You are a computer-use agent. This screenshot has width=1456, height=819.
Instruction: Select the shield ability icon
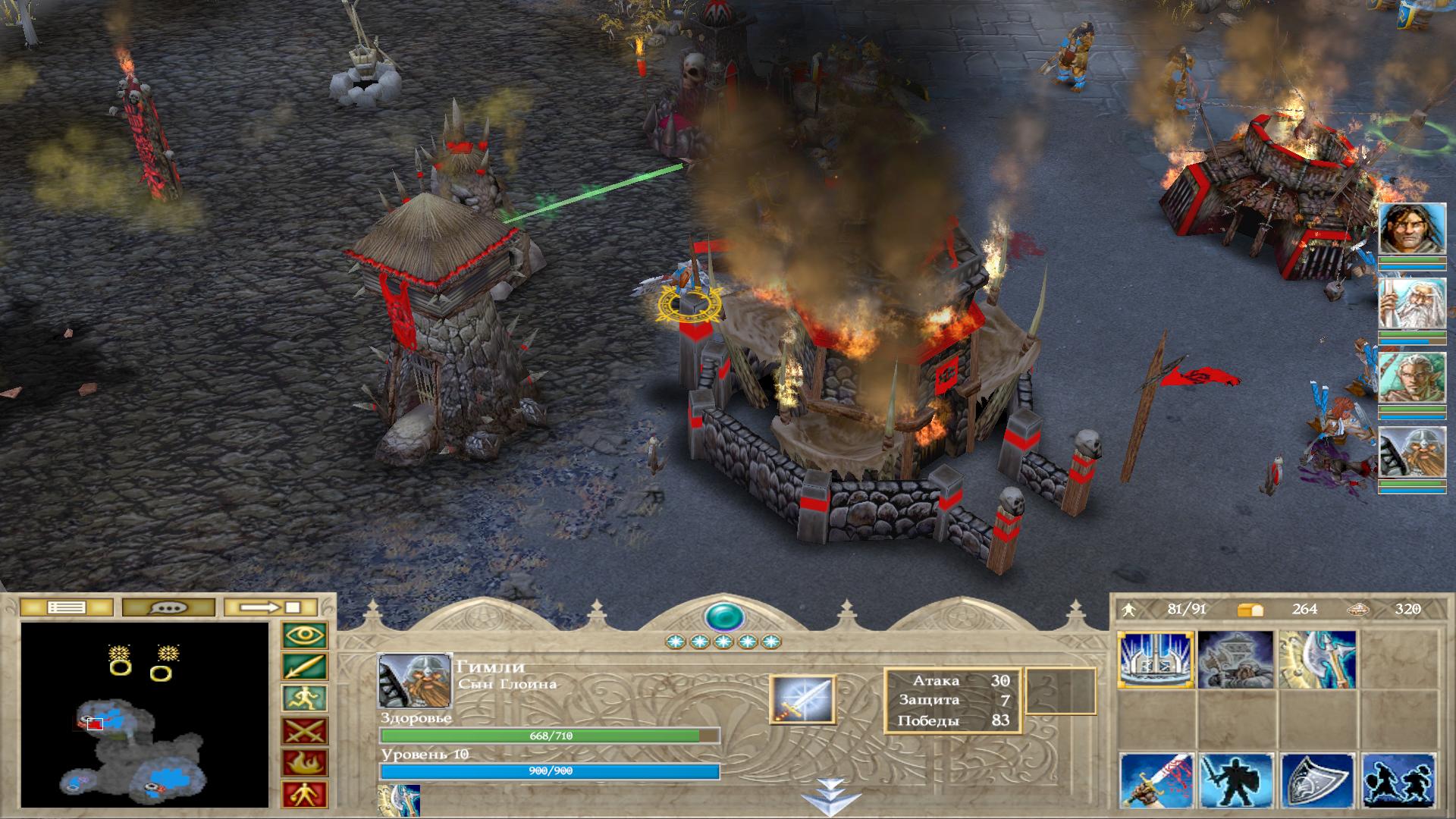point(1316,781)
